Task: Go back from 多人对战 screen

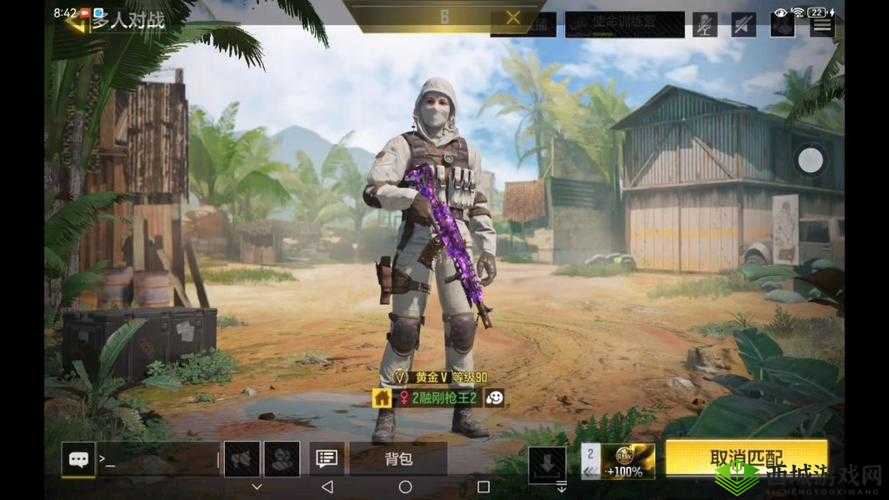Action: [x=75, y=19]
